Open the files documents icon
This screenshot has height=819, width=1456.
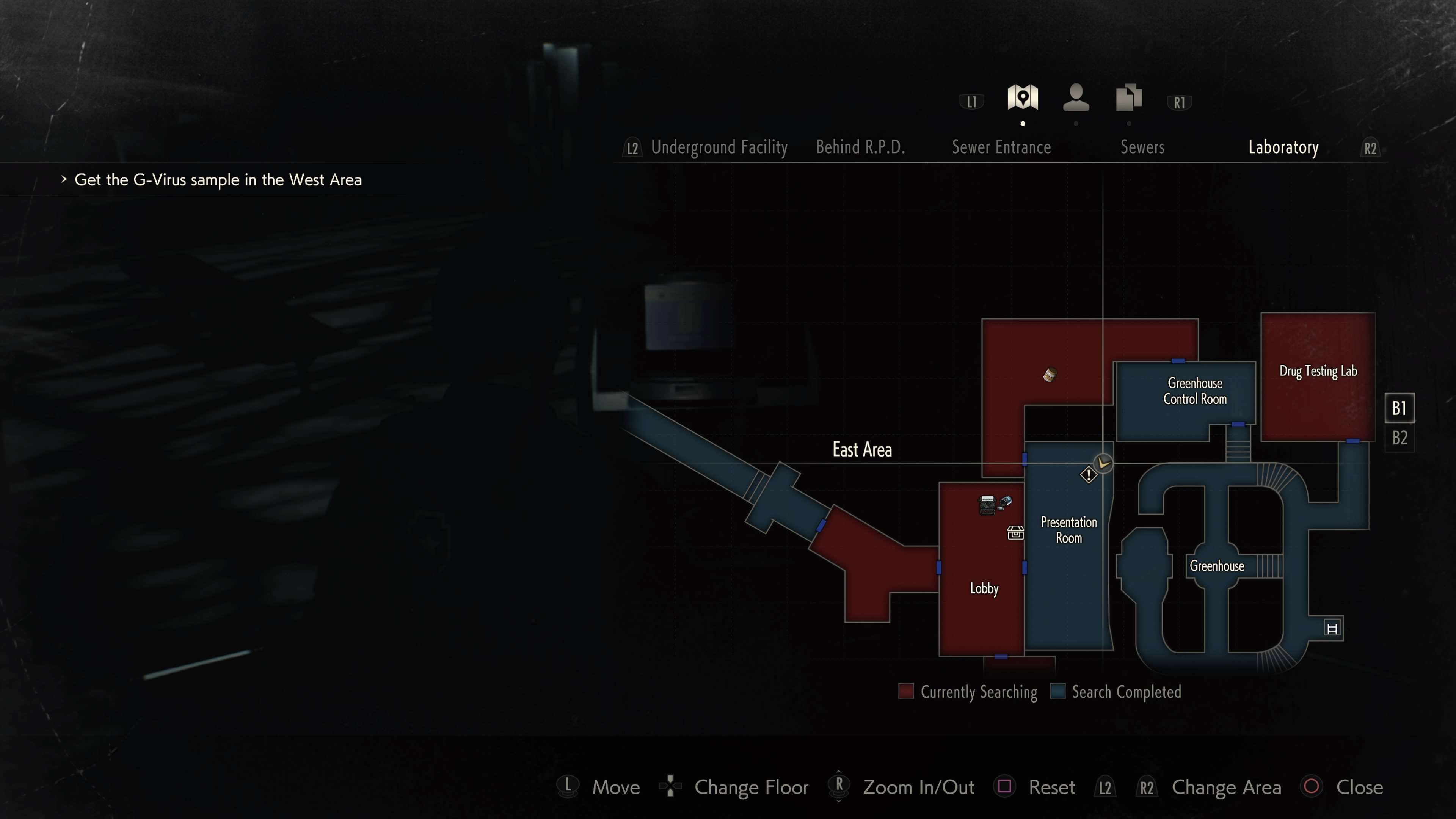tap(1129, 98)
